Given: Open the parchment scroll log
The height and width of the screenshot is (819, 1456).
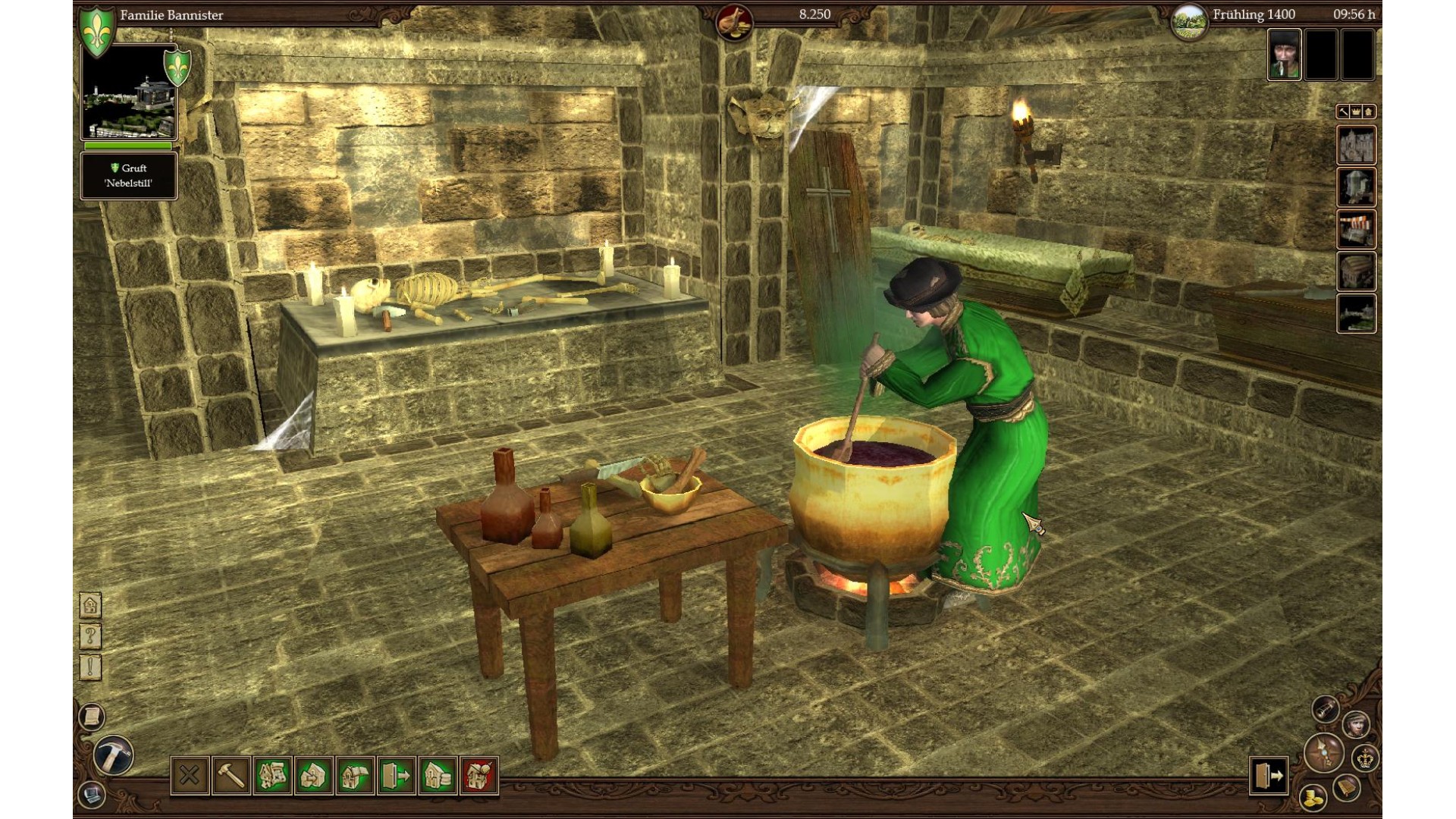Looking at the screenshot, I should pyautogui.click(x=91, y=717).
